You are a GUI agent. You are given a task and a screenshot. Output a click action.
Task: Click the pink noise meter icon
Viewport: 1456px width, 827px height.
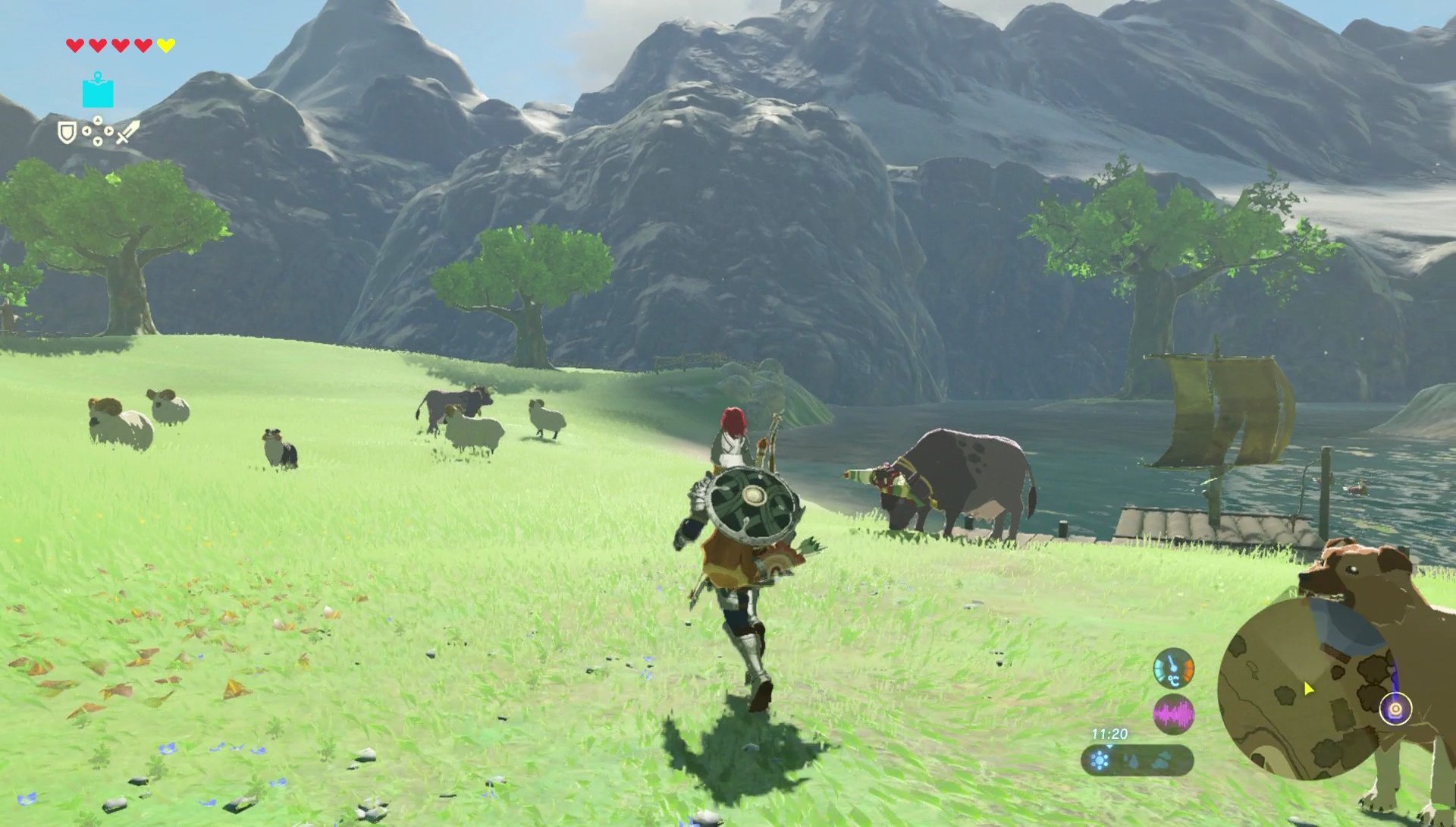[x=1173, y=713]
